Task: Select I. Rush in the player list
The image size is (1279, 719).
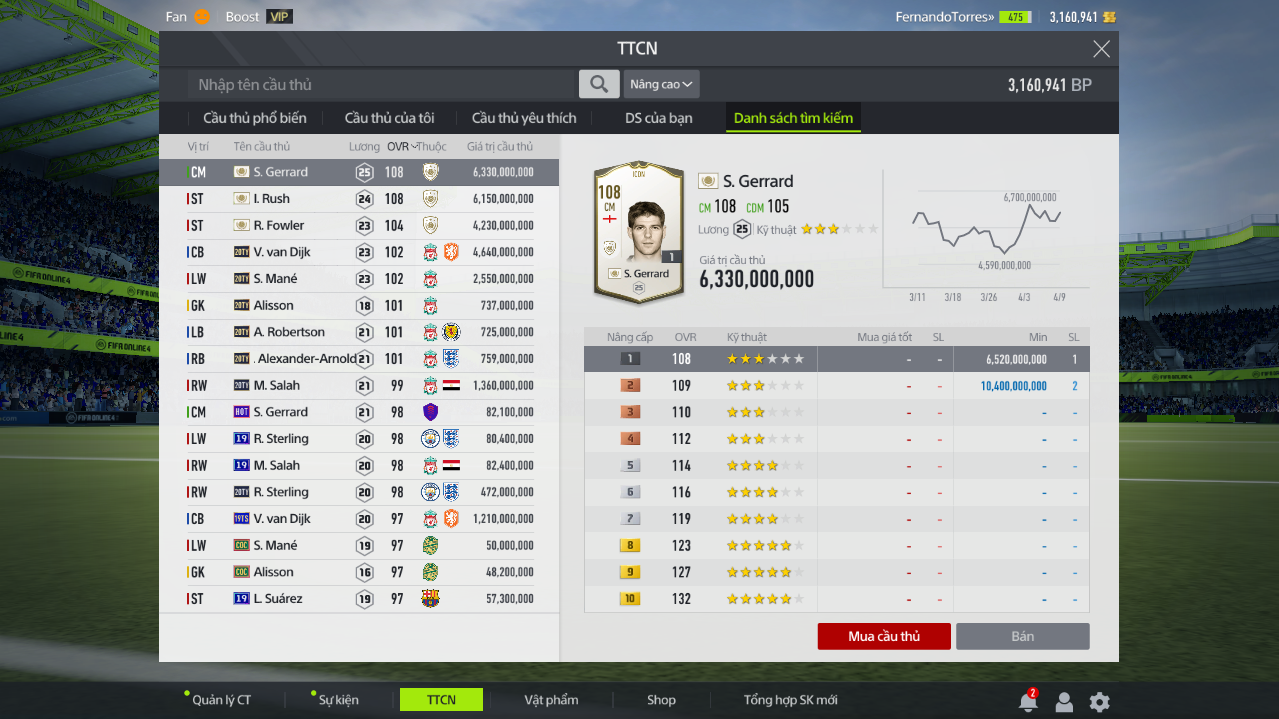Action: 360,199
